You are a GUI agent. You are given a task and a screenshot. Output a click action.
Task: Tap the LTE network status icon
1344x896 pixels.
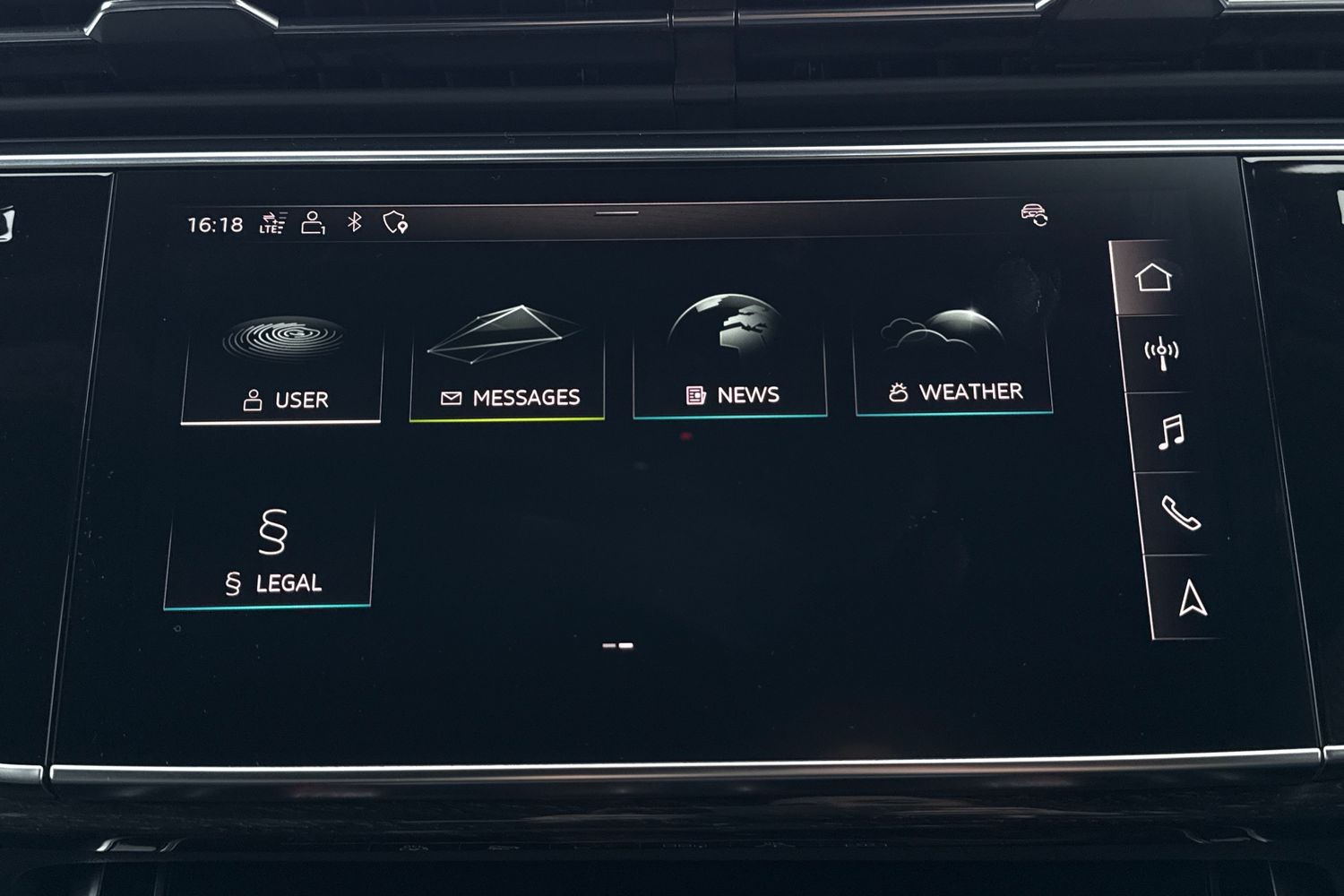(x=274, y=220)
